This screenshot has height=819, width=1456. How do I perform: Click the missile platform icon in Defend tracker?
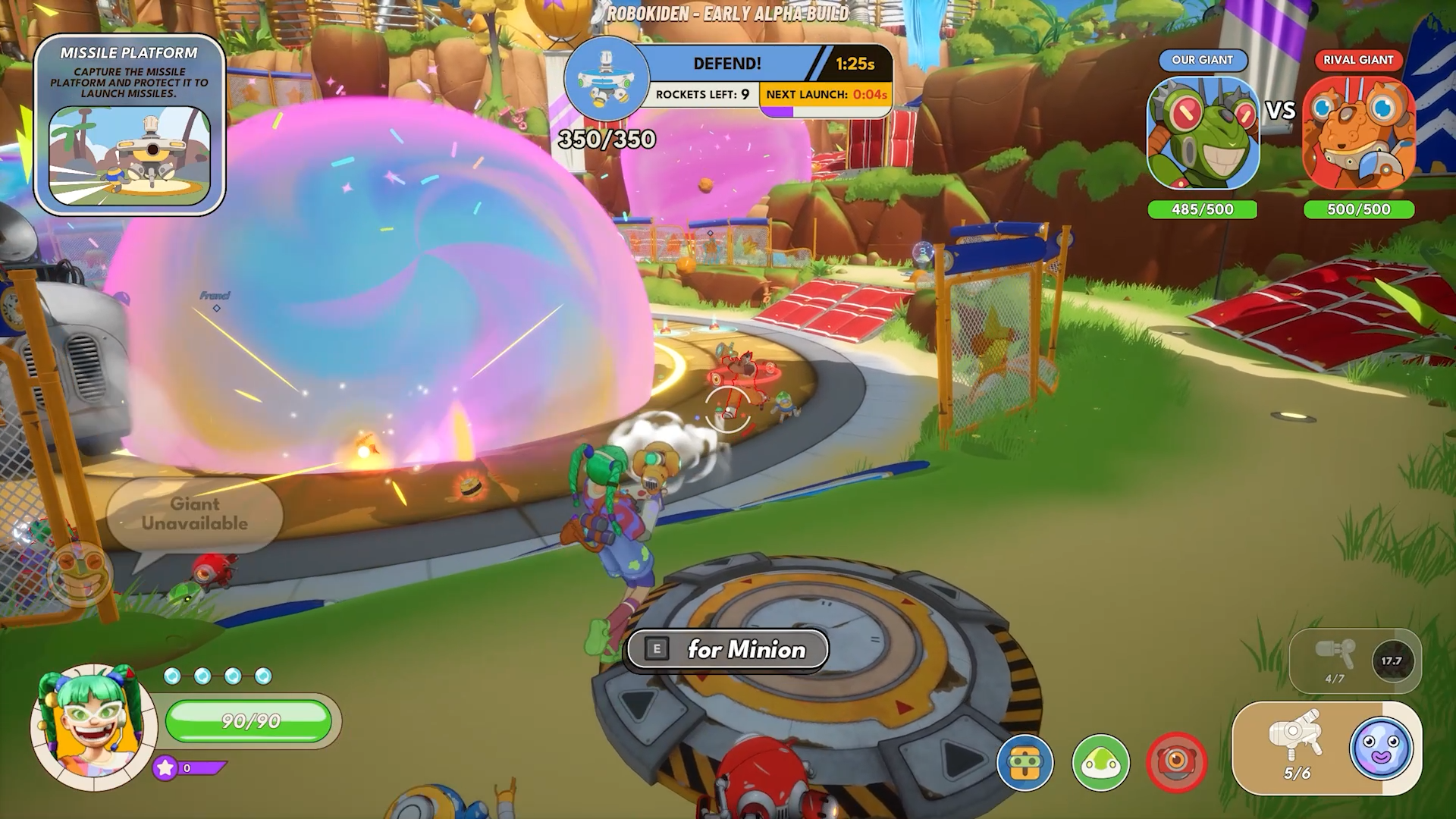click(607, 80)
